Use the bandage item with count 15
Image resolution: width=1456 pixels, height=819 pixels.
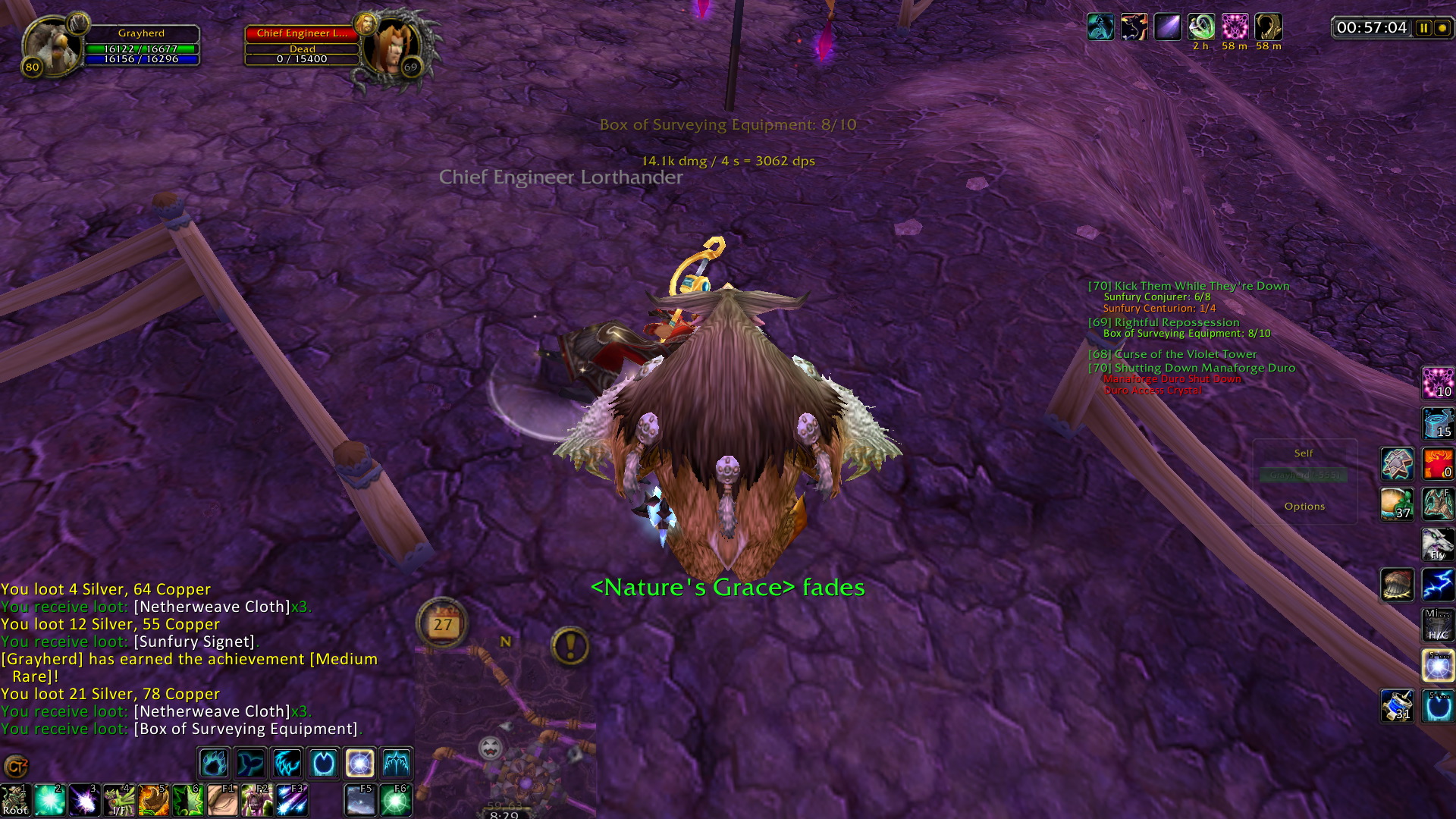[x=1437, y=423]
